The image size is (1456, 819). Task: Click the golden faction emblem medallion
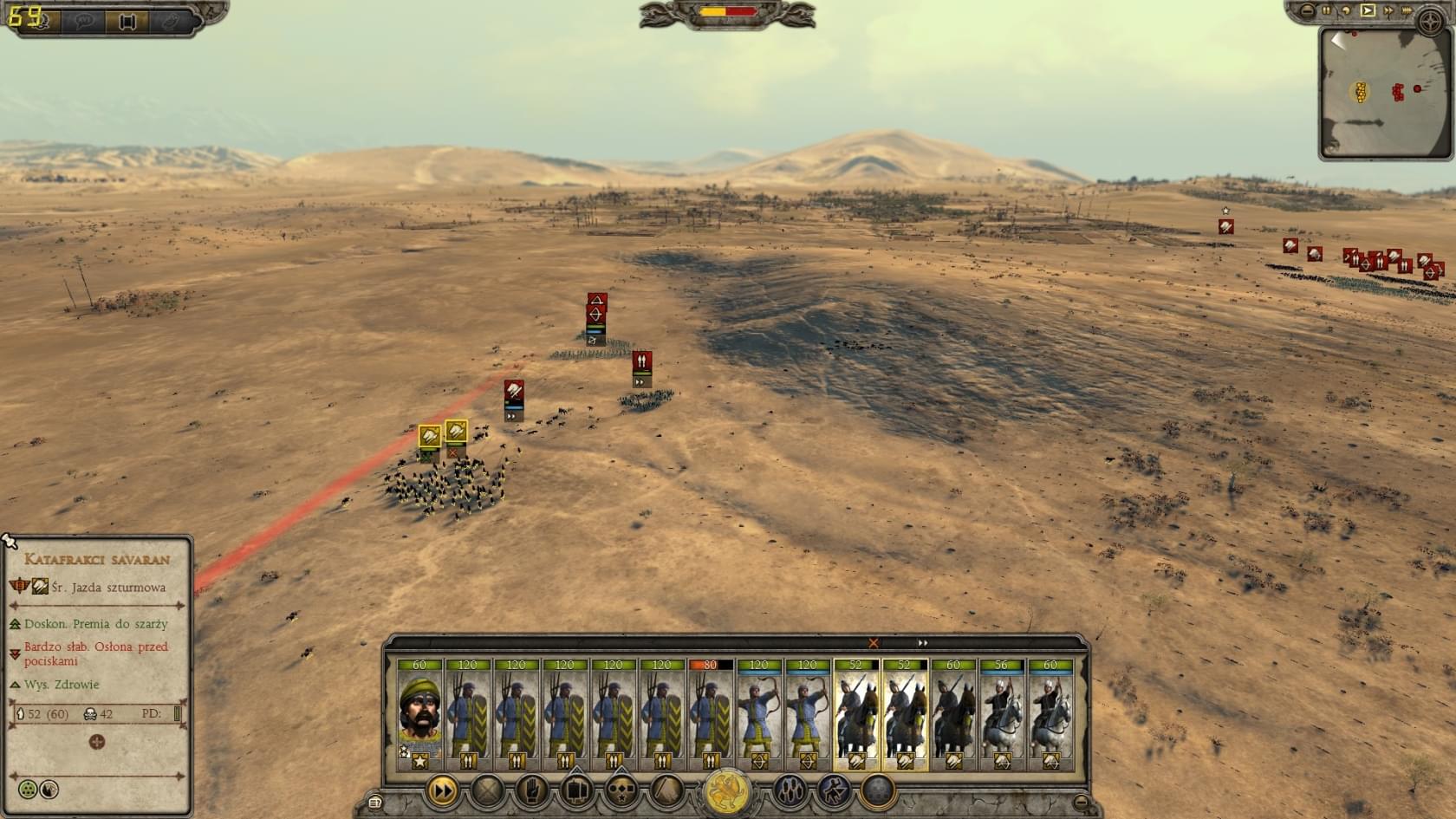point(727,792)
